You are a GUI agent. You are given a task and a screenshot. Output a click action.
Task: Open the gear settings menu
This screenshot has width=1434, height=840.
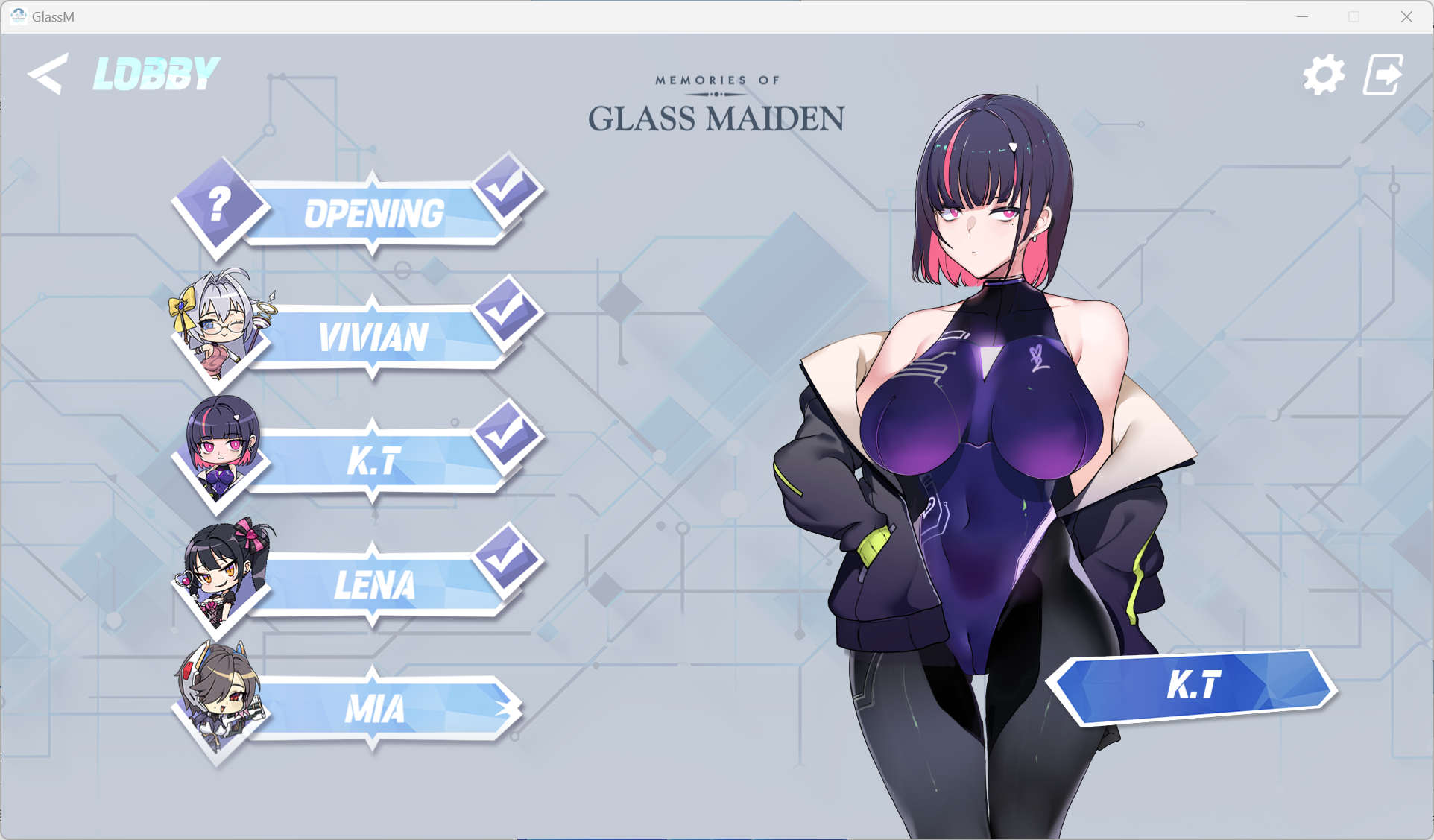(x=1324, y=75)
